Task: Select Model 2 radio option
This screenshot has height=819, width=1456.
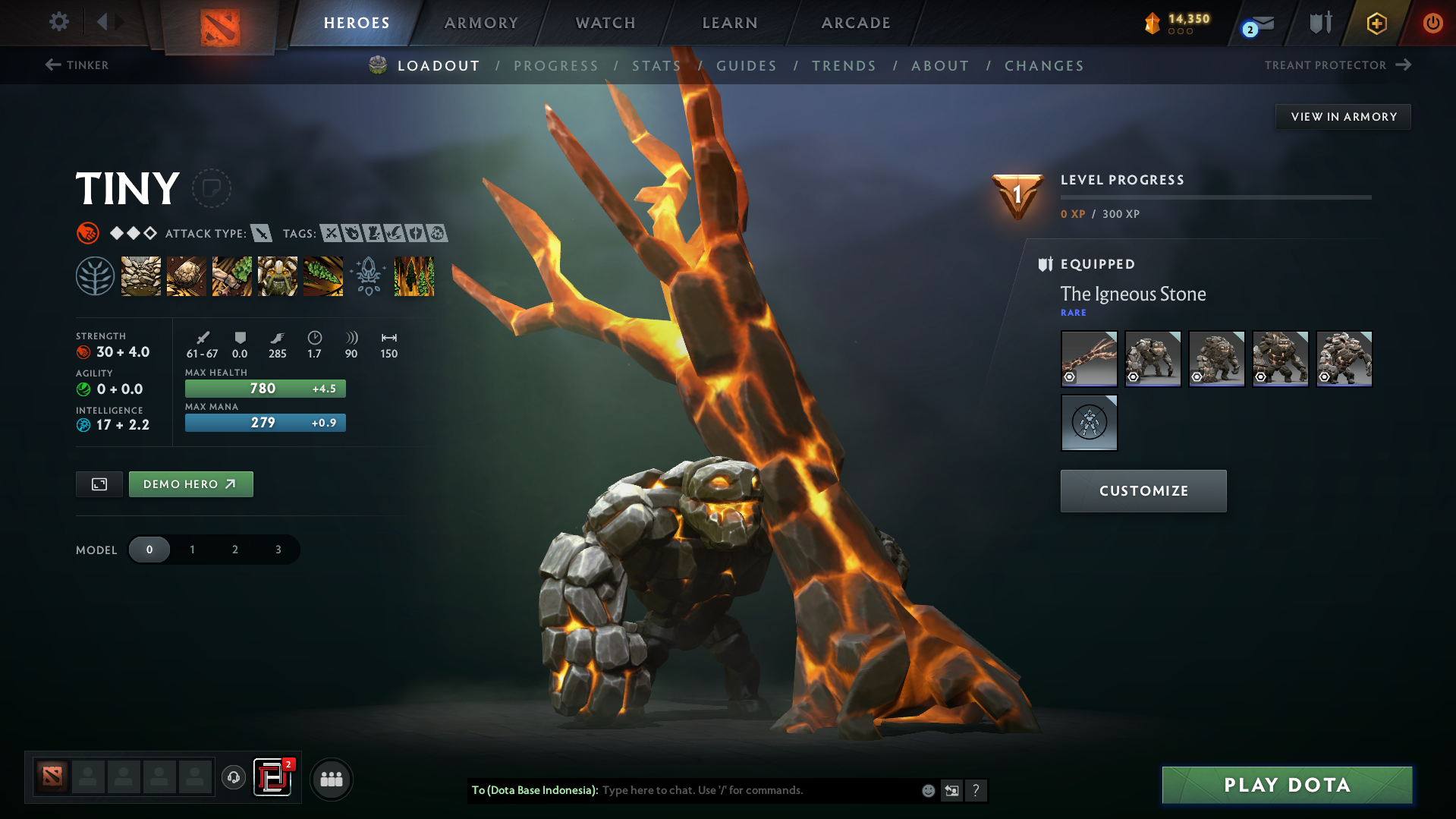Action: click(x=234, y=550)
